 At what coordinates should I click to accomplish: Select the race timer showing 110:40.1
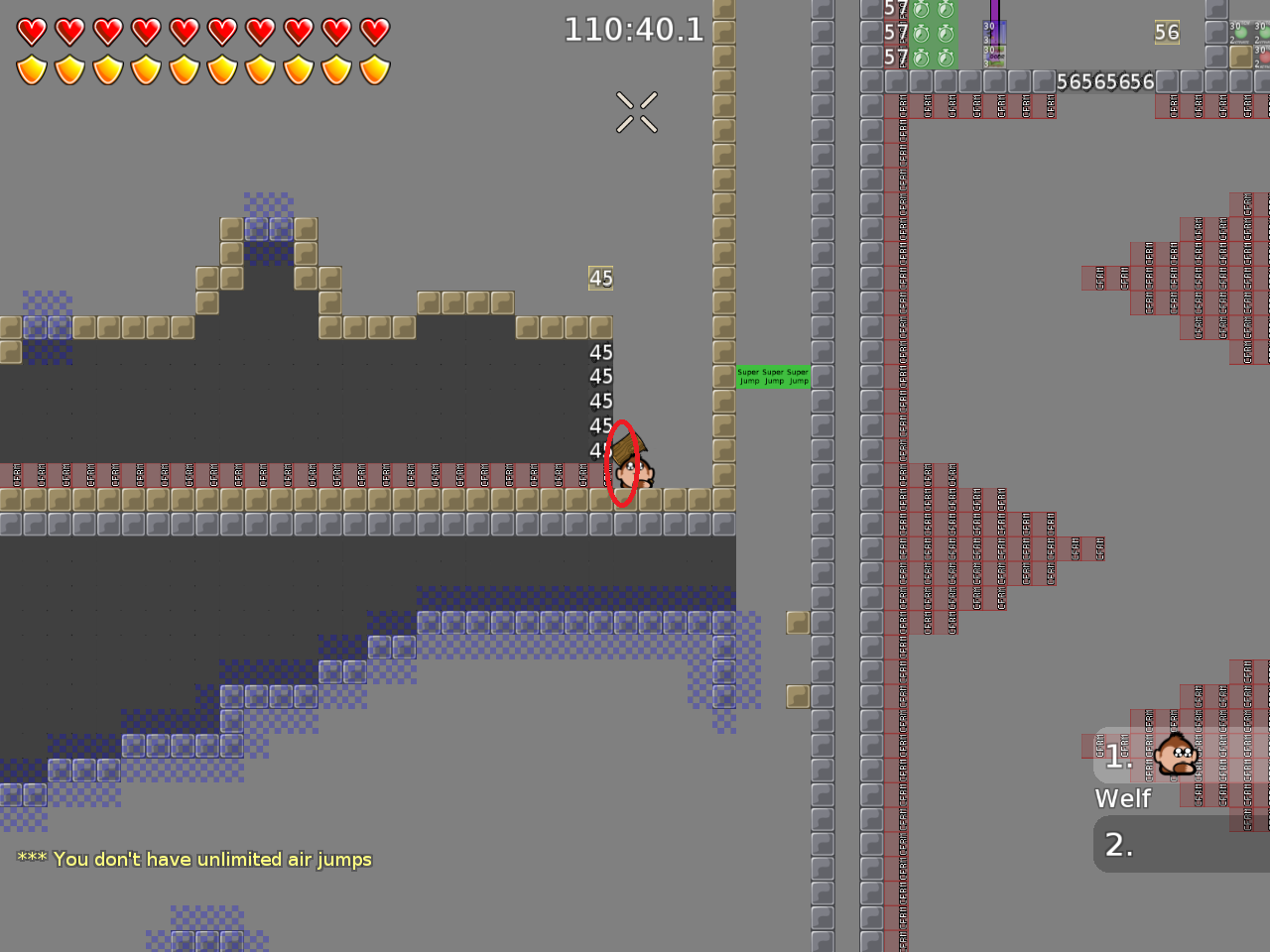[635, 30]
